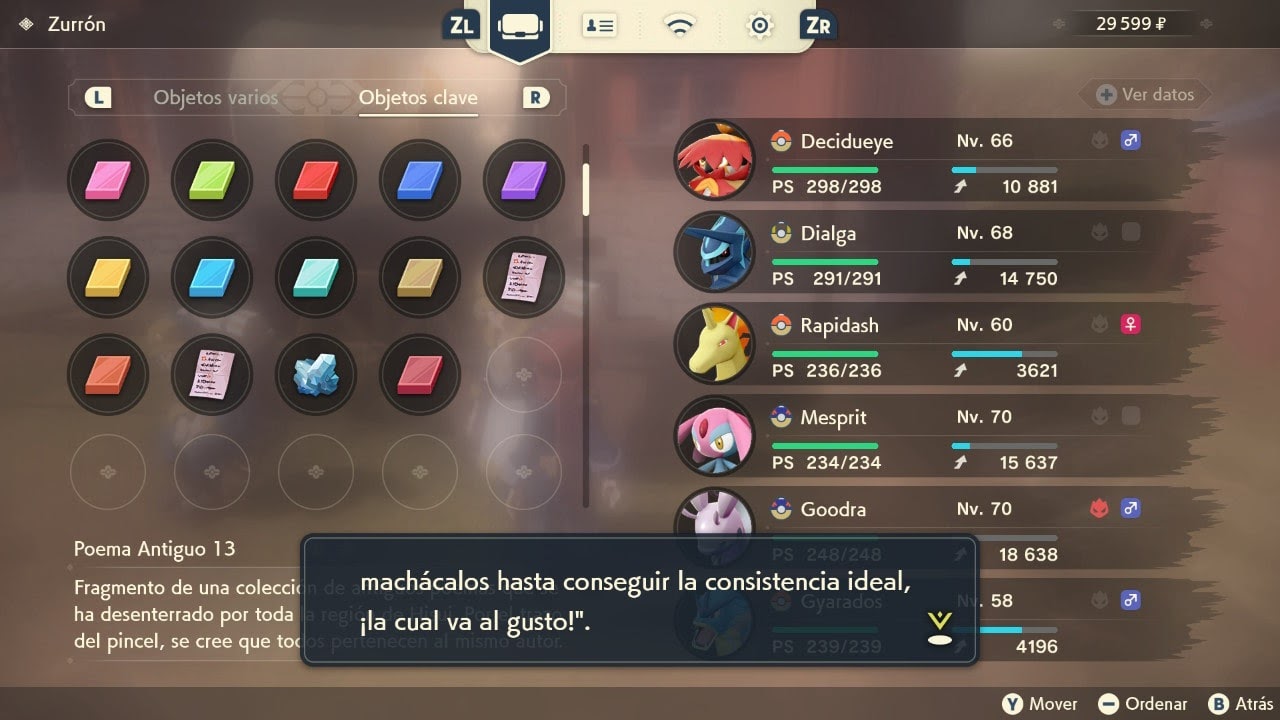Select the teal plate item
The width and height of the screenshot is (1280, 720).
click(316, 277)
